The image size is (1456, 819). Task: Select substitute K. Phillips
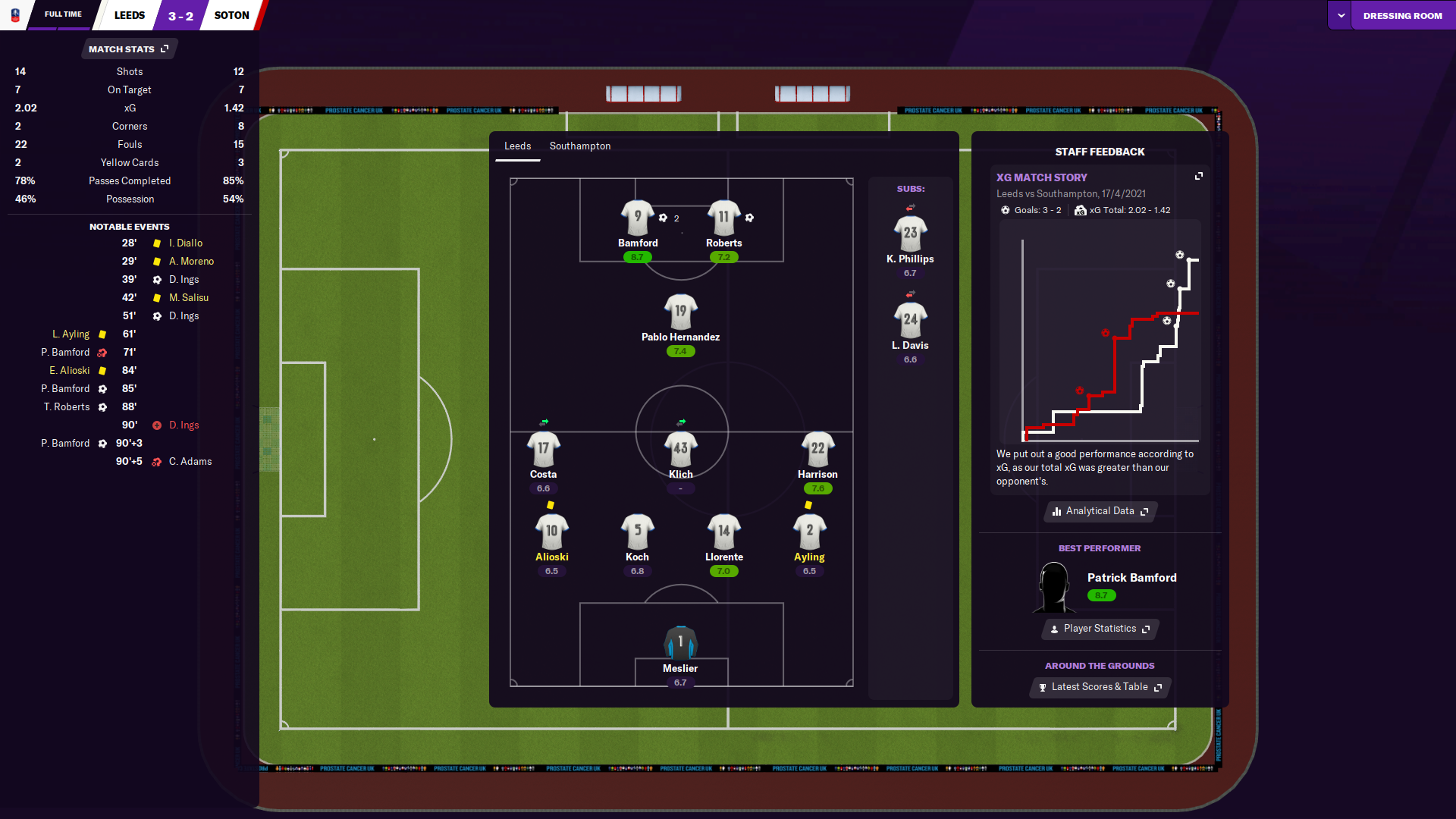910,234
